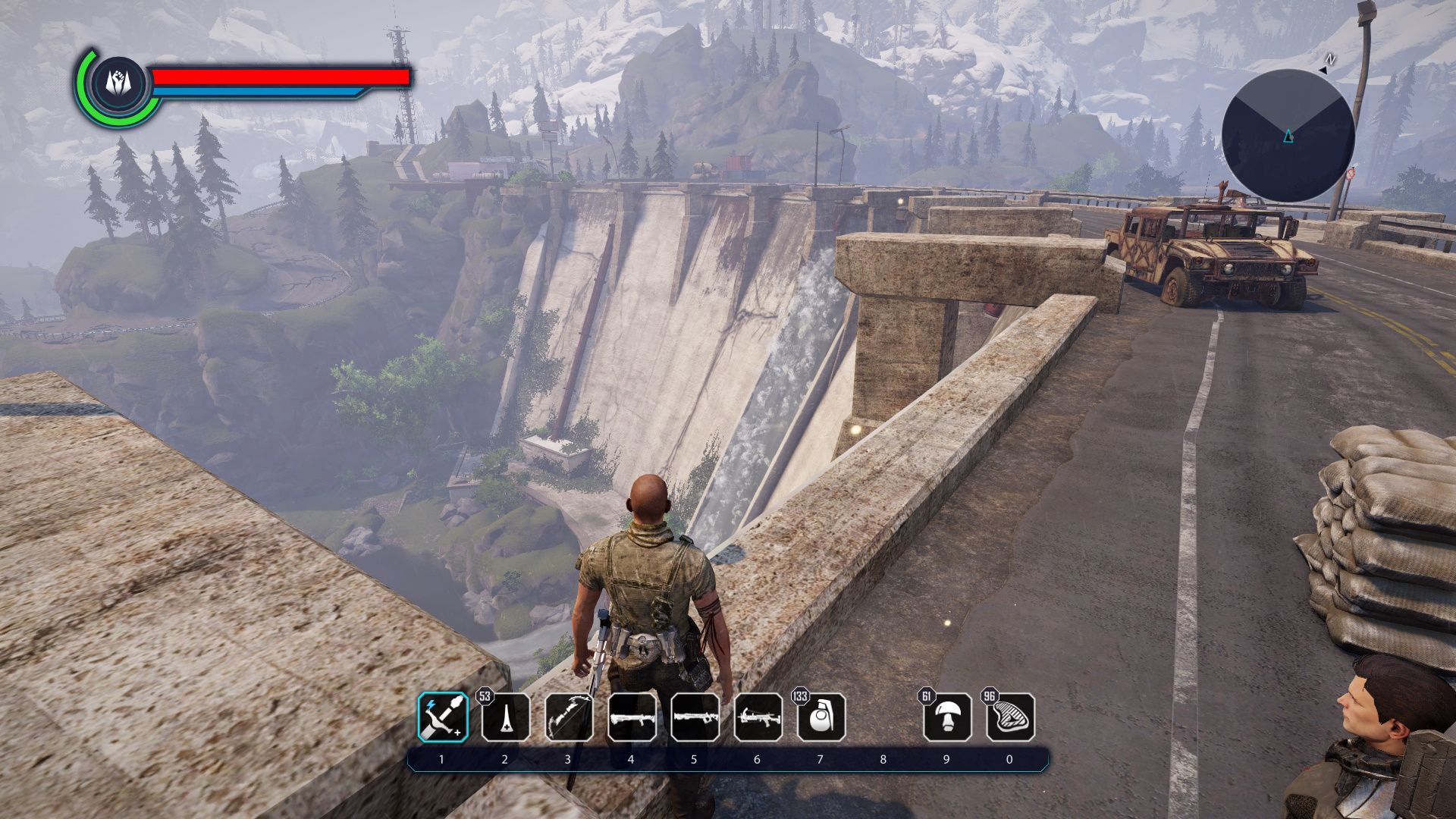Consume the raw meat steak item

pos(1009,717)
